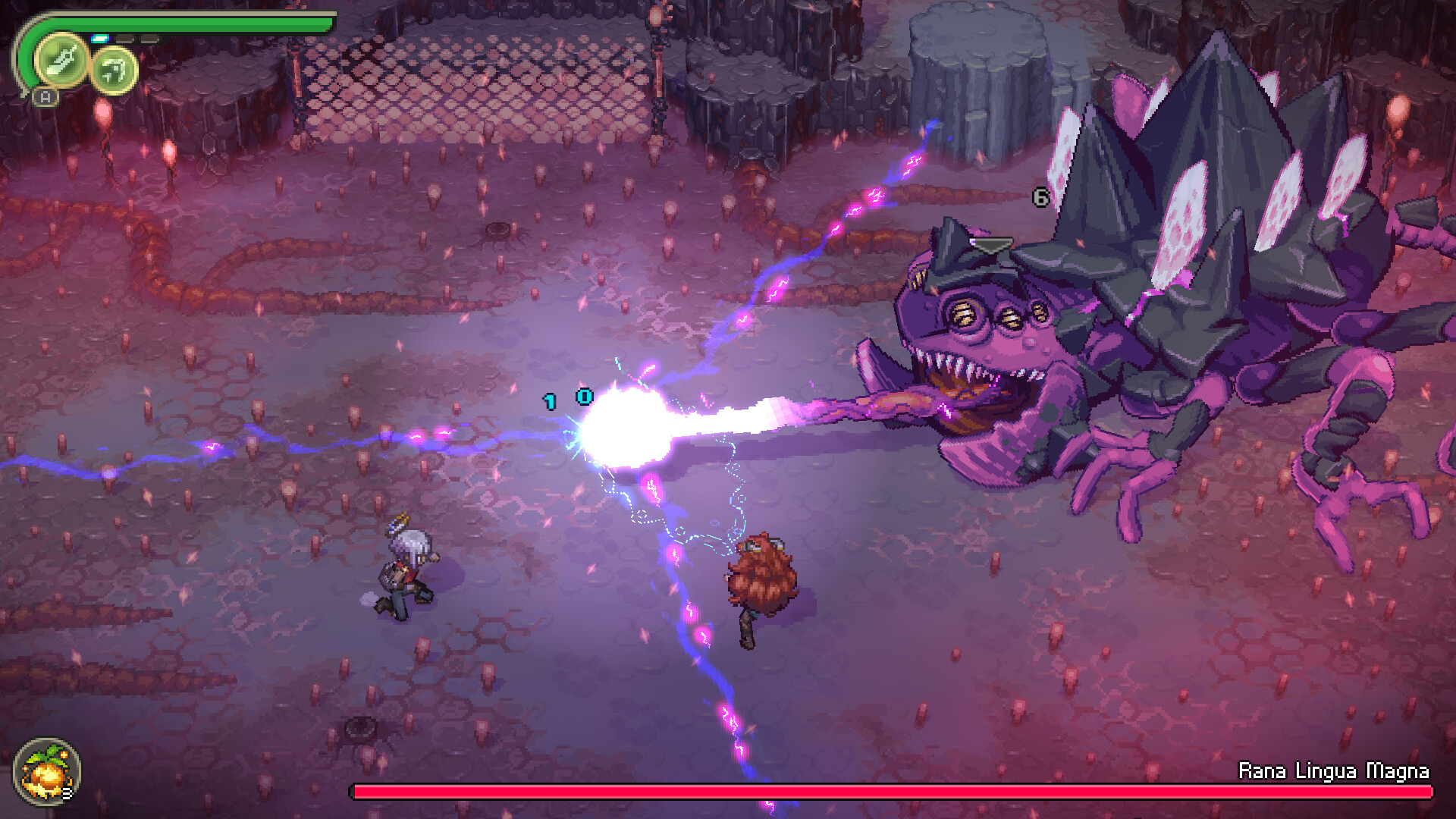Expand the arrow indicator over Rana Lingua Magna

point(993,244)
